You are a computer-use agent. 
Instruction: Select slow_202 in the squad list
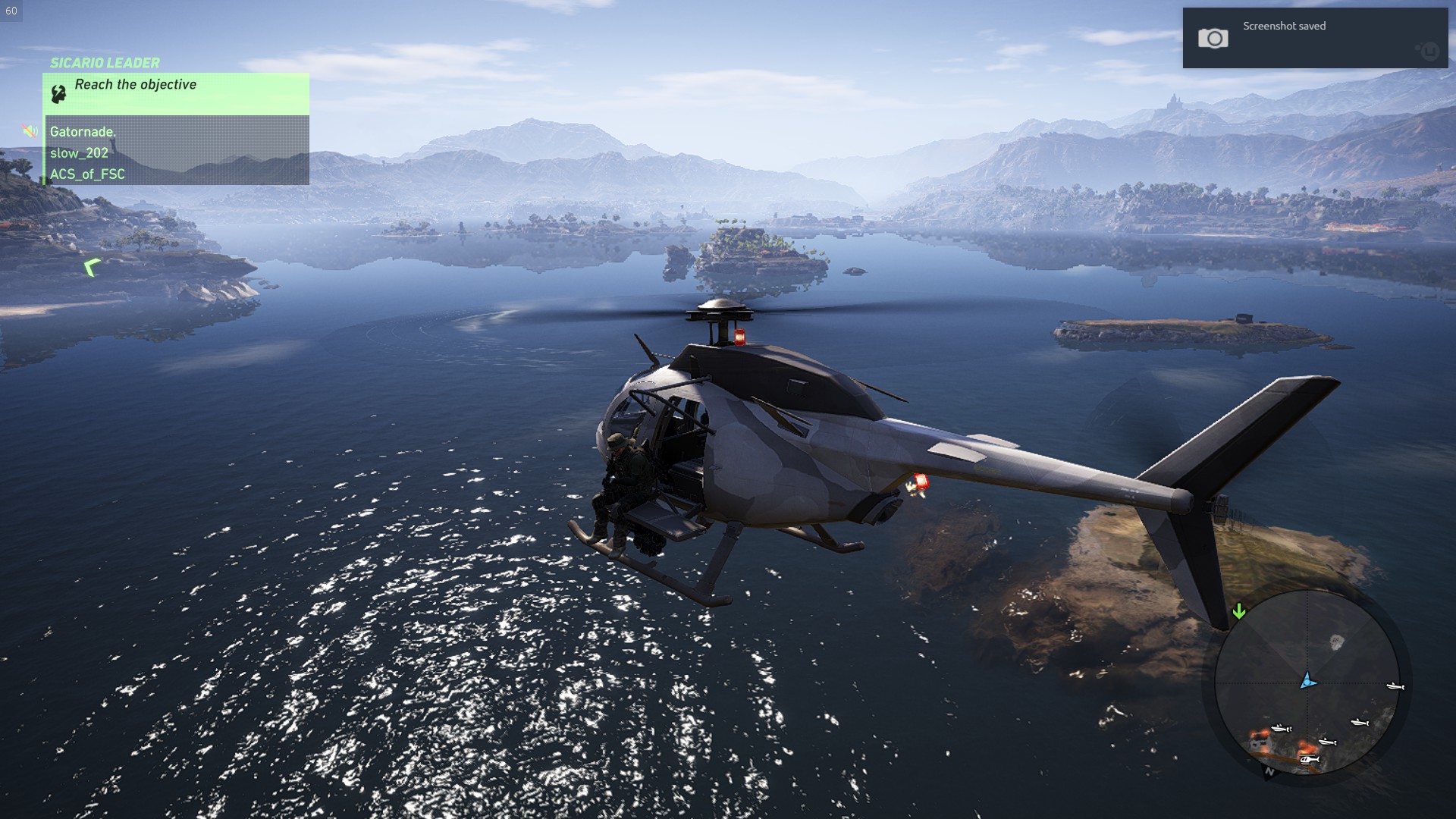pos(79,153)
